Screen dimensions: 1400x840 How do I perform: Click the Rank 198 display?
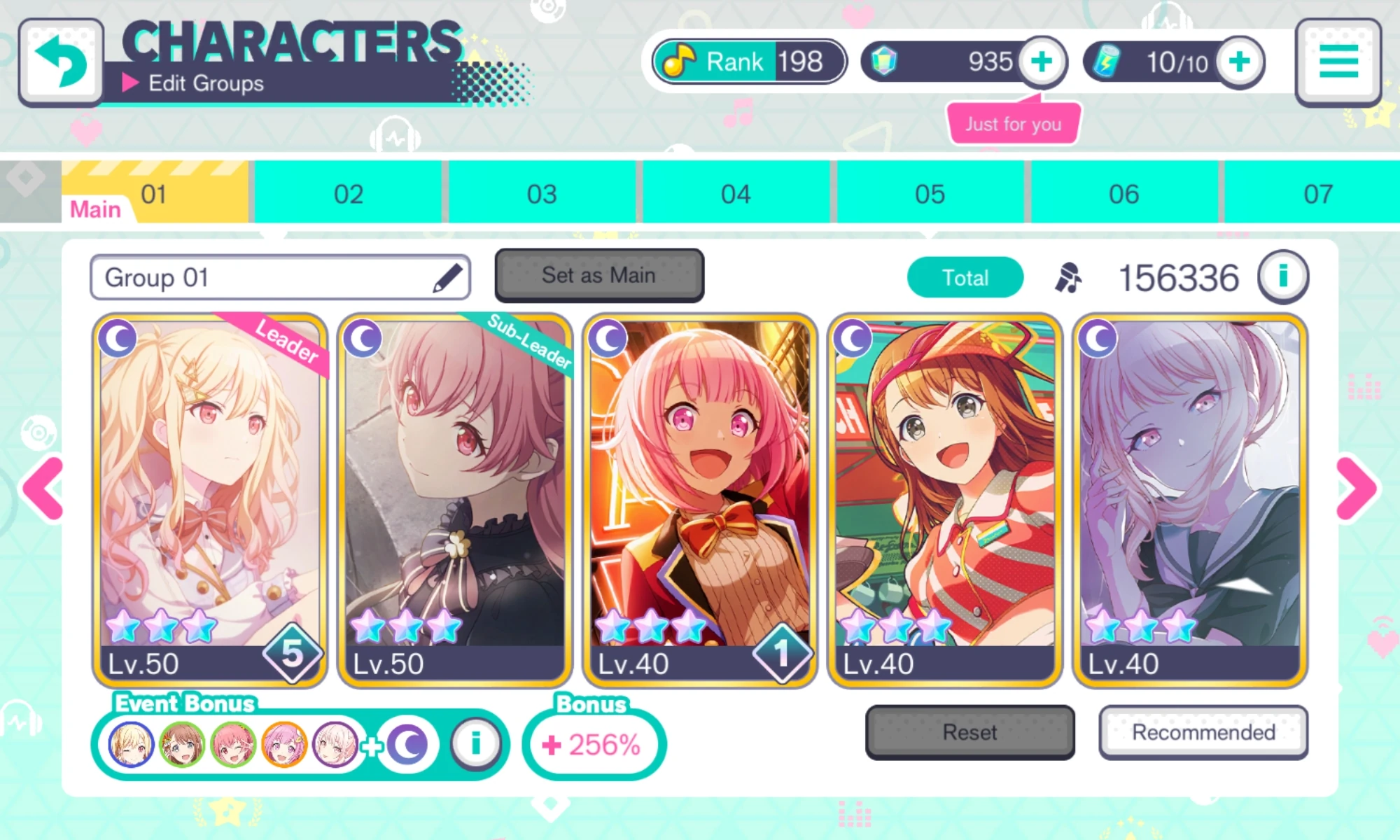(748, 62)
